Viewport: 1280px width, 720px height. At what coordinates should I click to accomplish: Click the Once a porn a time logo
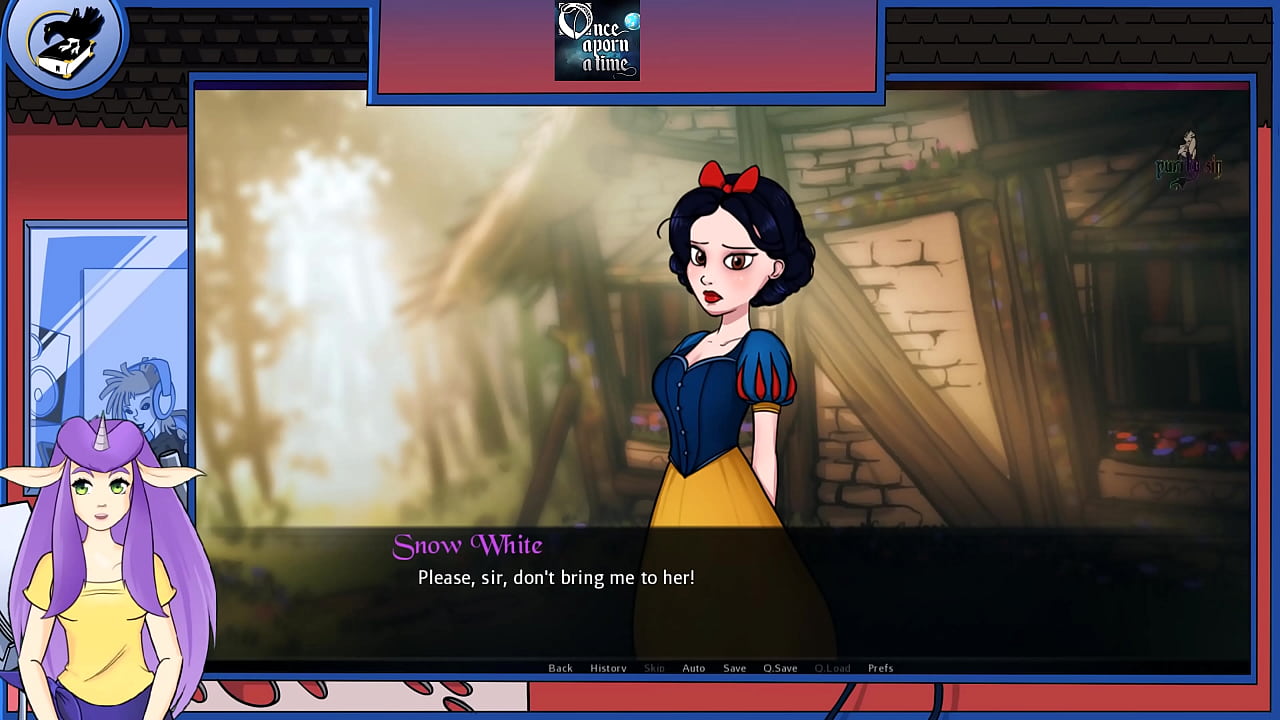point(597,42)
